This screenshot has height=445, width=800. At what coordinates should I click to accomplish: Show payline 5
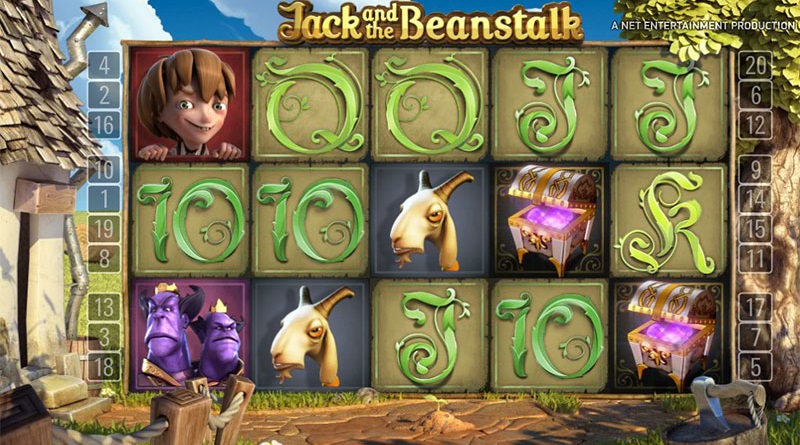pyautogui.click(x=756, y=364)
